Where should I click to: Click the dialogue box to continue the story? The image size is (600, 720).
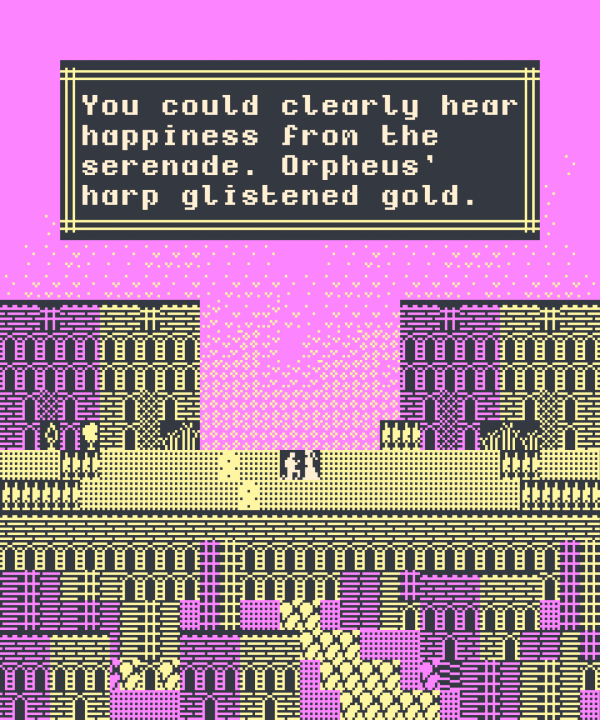[x=300, y=150]
